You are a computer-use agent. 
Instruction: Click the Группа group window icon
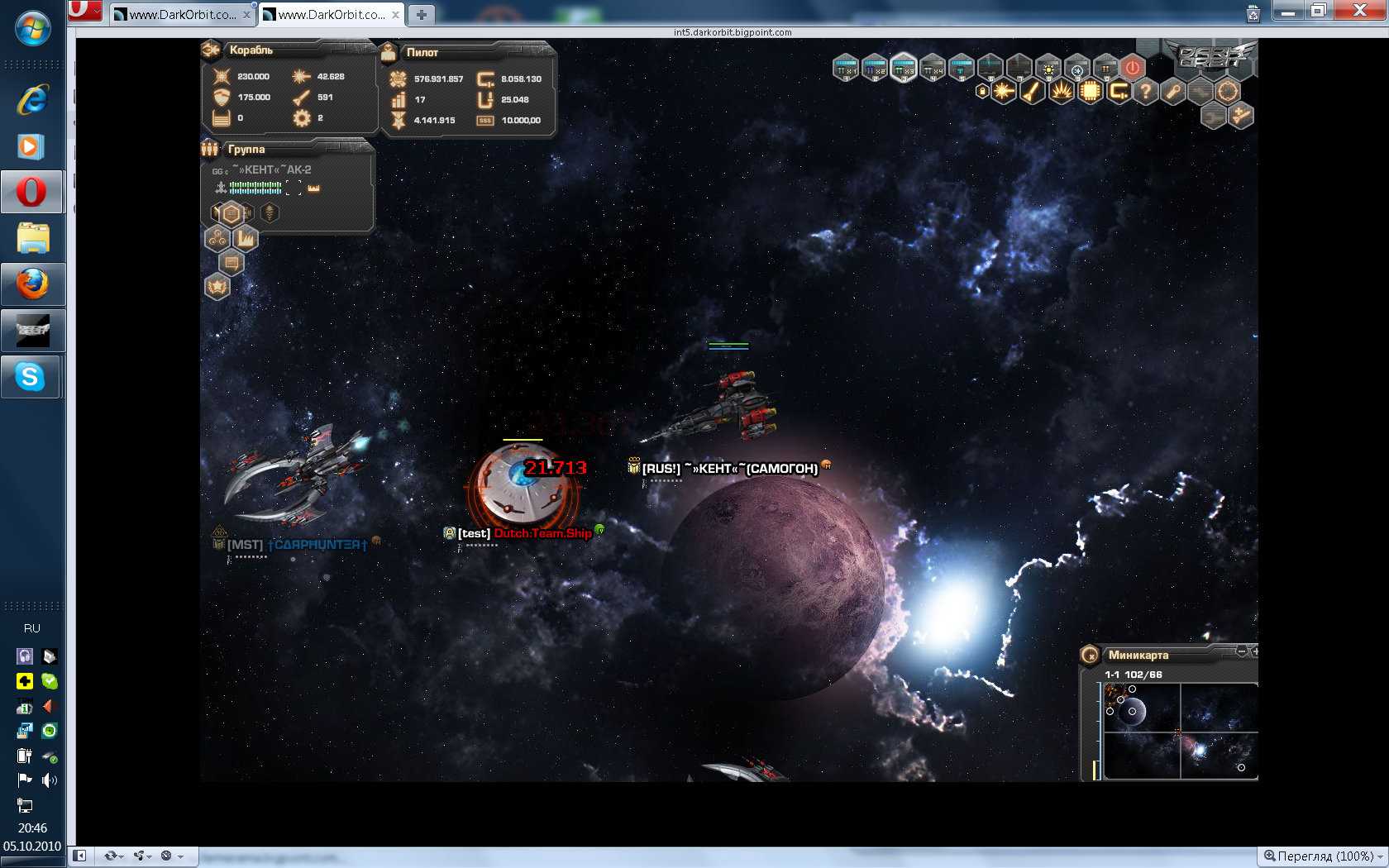[210, 149]
